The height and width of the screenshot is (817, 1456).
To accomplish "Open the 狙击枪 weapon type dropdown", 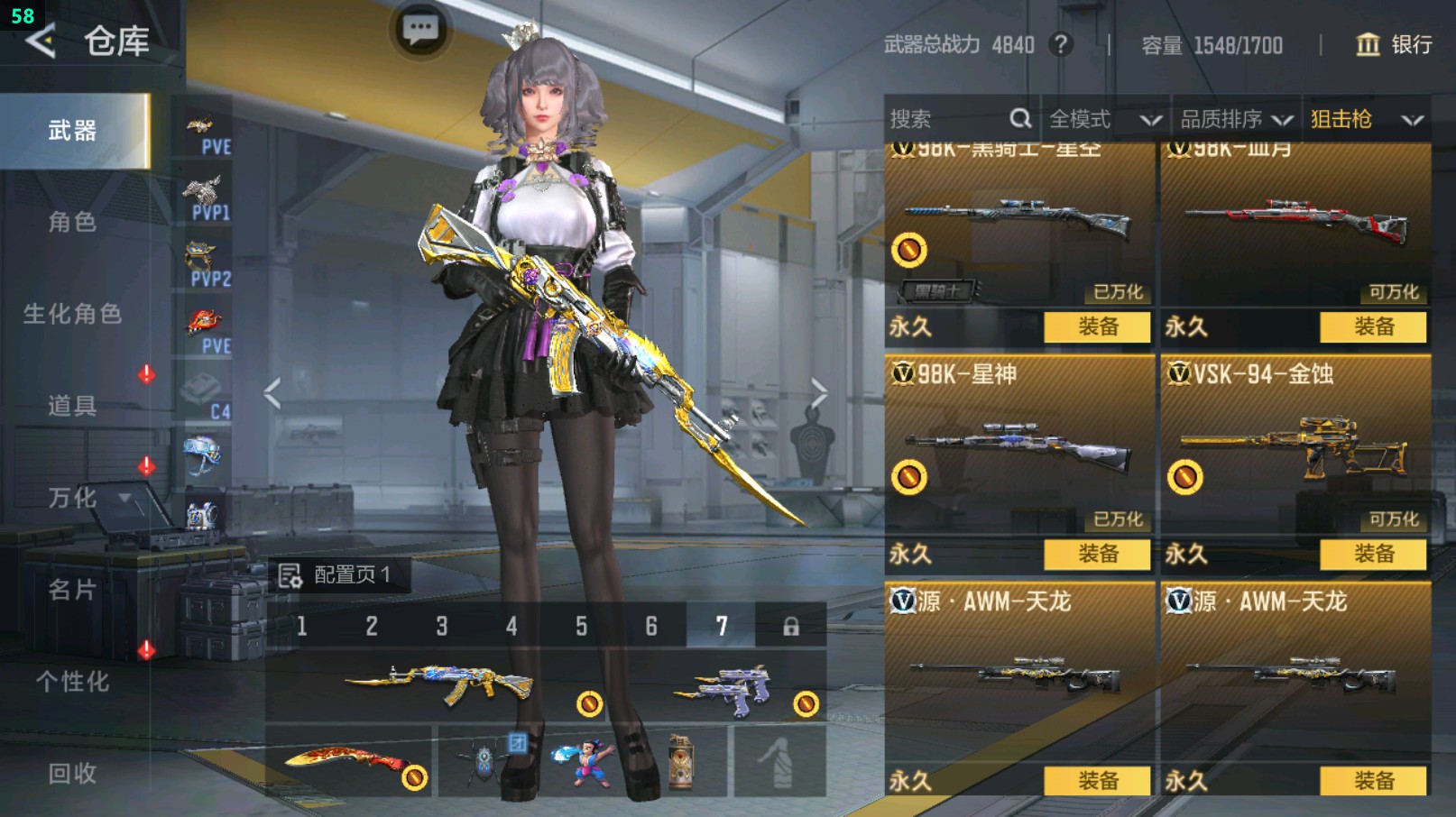I will pos(1366,119).
